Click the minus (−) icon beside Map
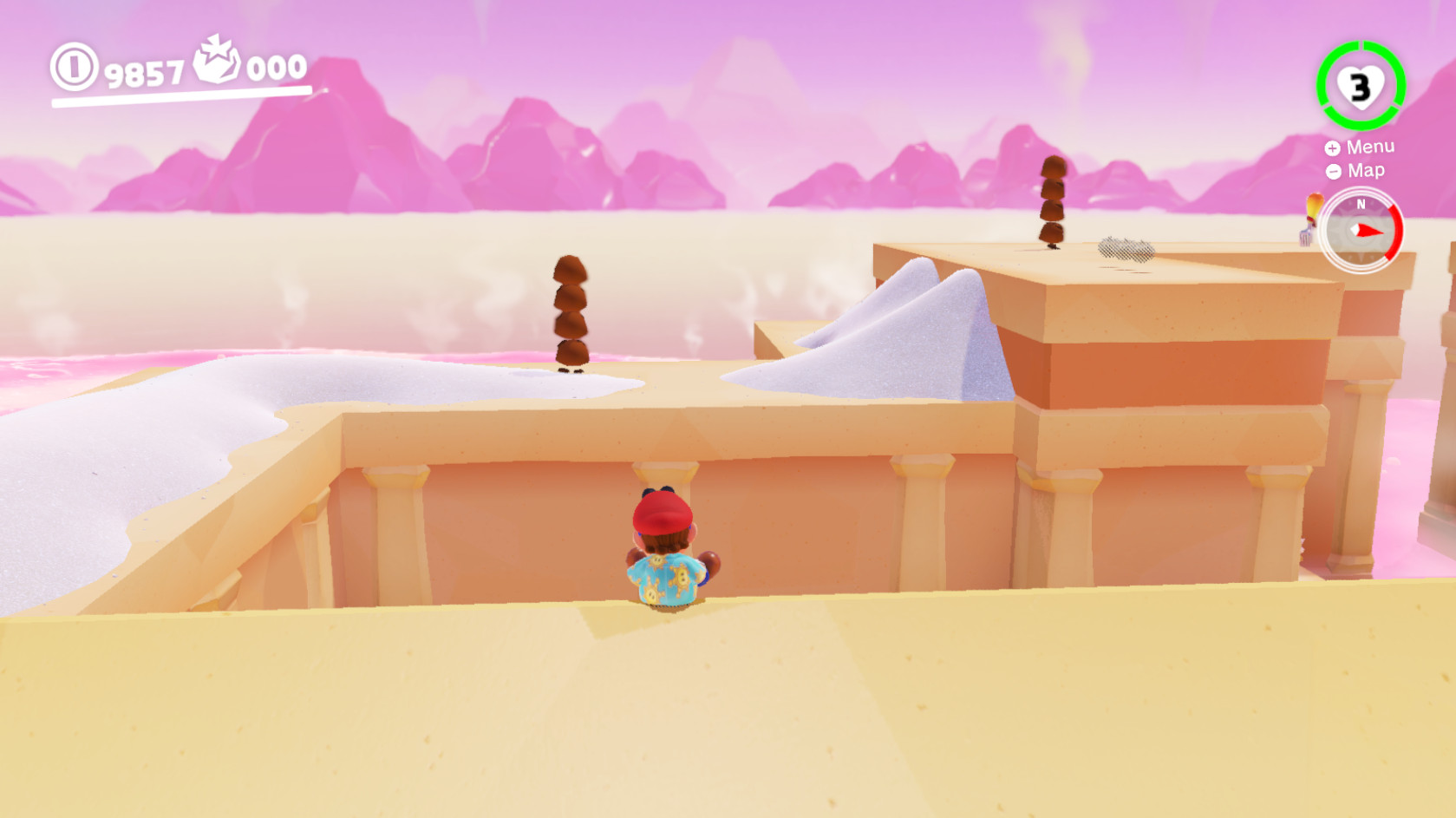Screen dimensions: 1456x818 tap(1333, 171)
